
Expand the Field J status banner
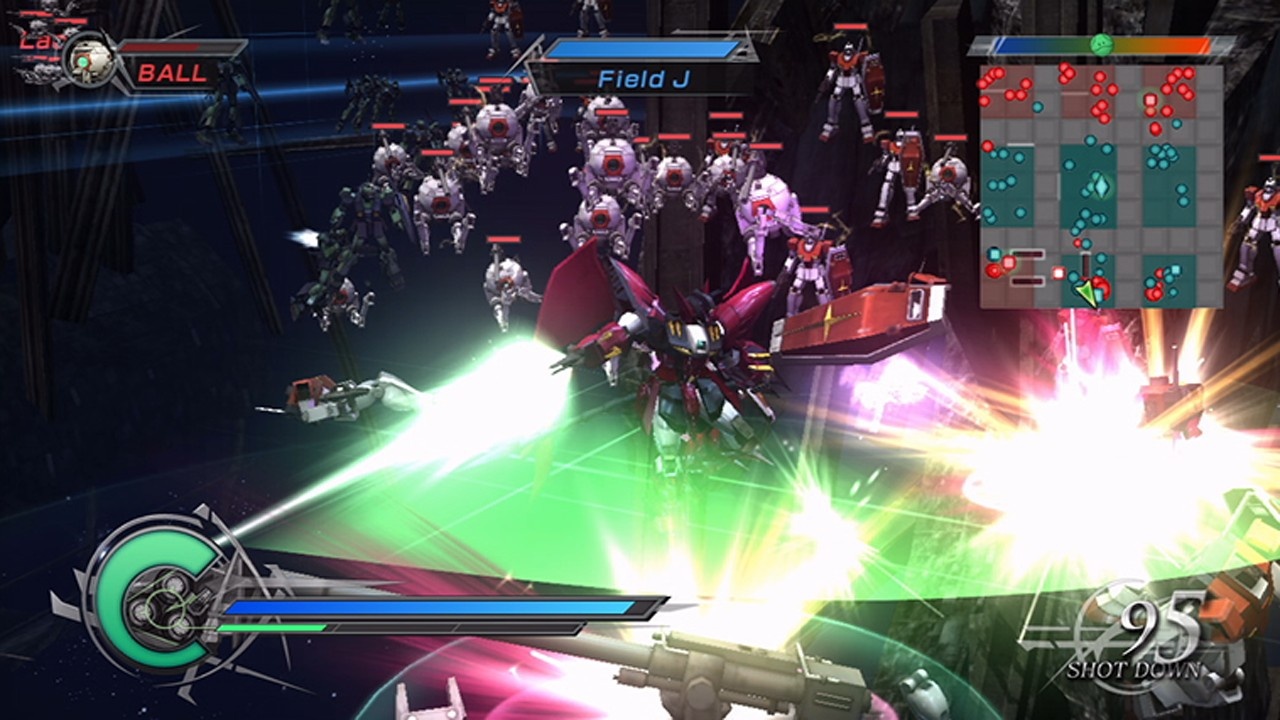coord(645,60)
